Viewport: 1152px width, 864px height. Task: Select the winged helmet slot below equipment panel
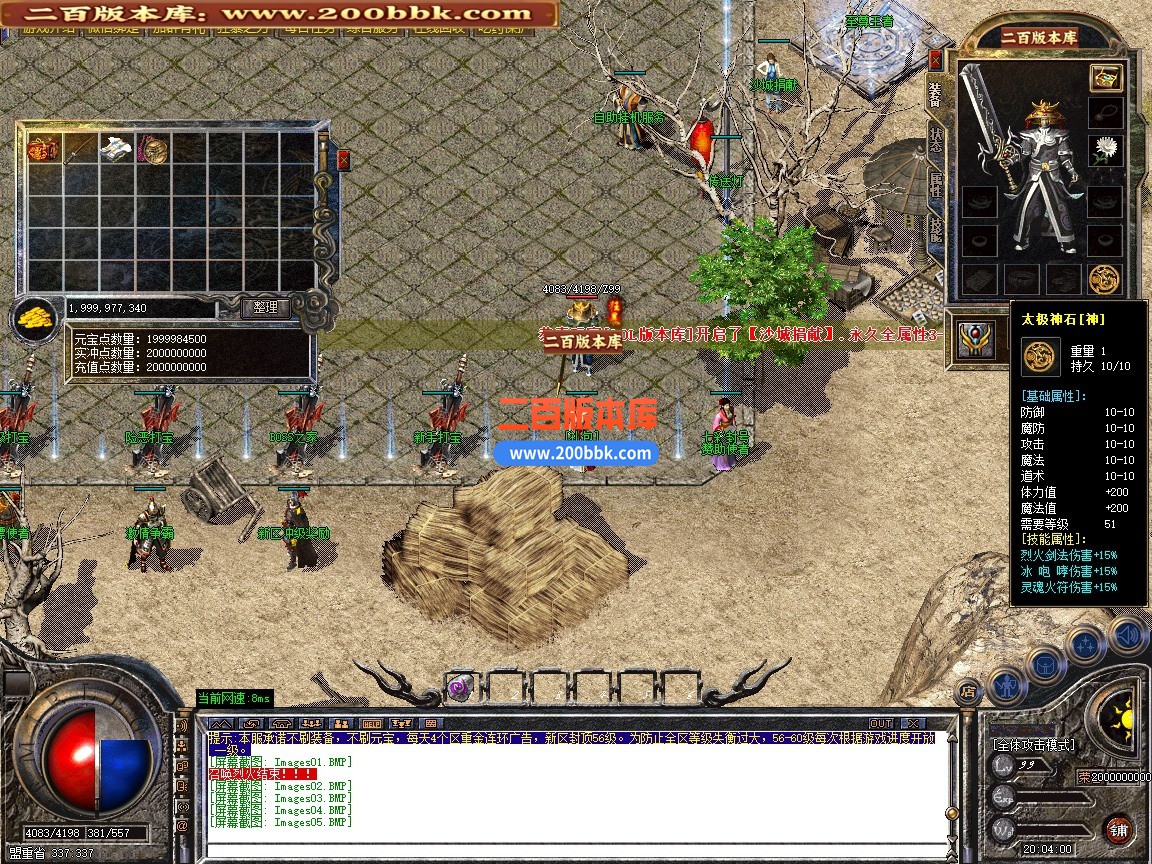click(x=975, y=340)
